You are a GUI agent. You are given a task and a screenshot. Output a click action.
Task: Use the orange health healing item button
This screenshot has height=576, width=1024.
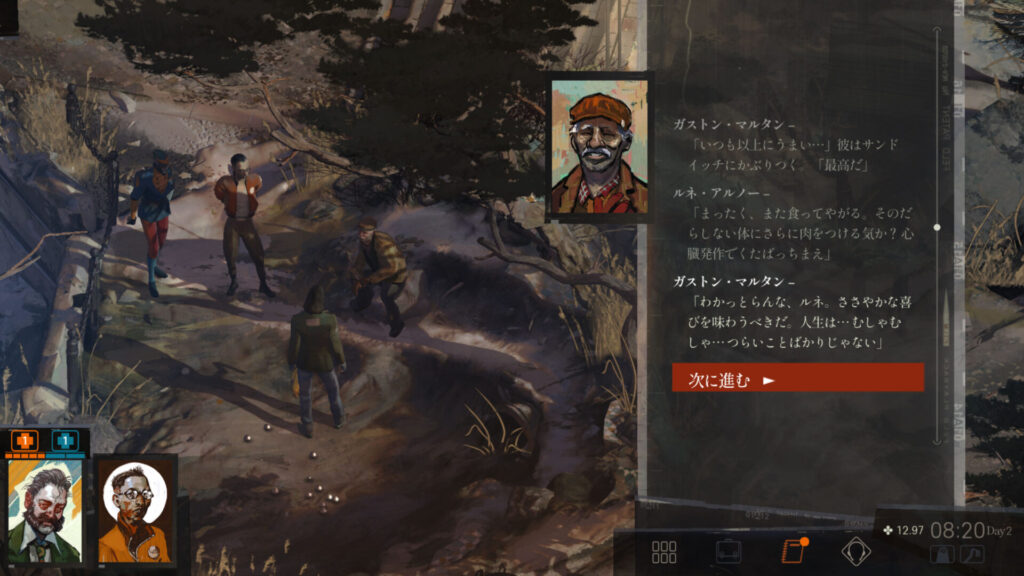[25, 440]
